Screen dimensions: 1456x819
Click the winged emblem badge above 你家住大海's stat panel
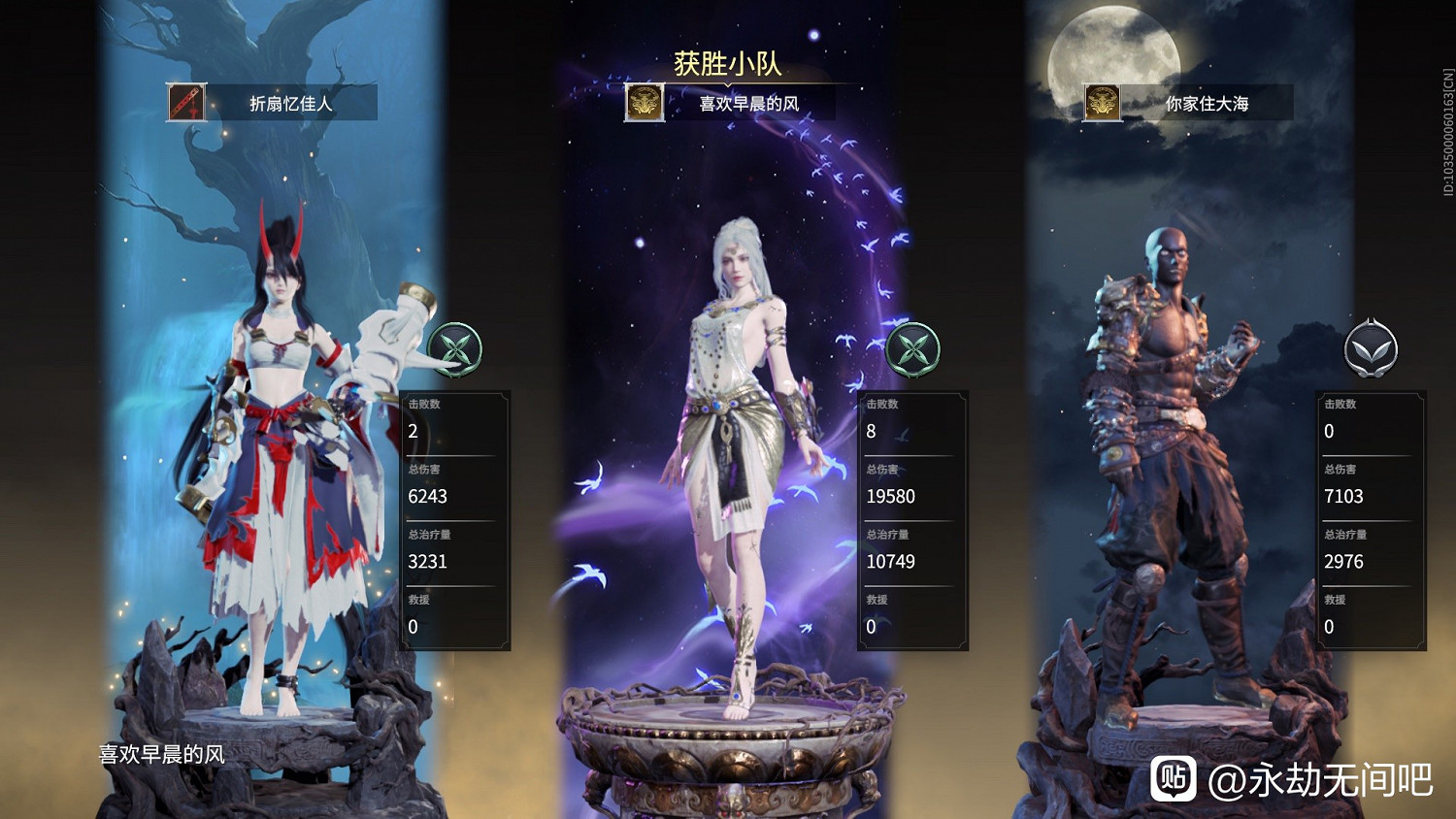click(1370, 350)
